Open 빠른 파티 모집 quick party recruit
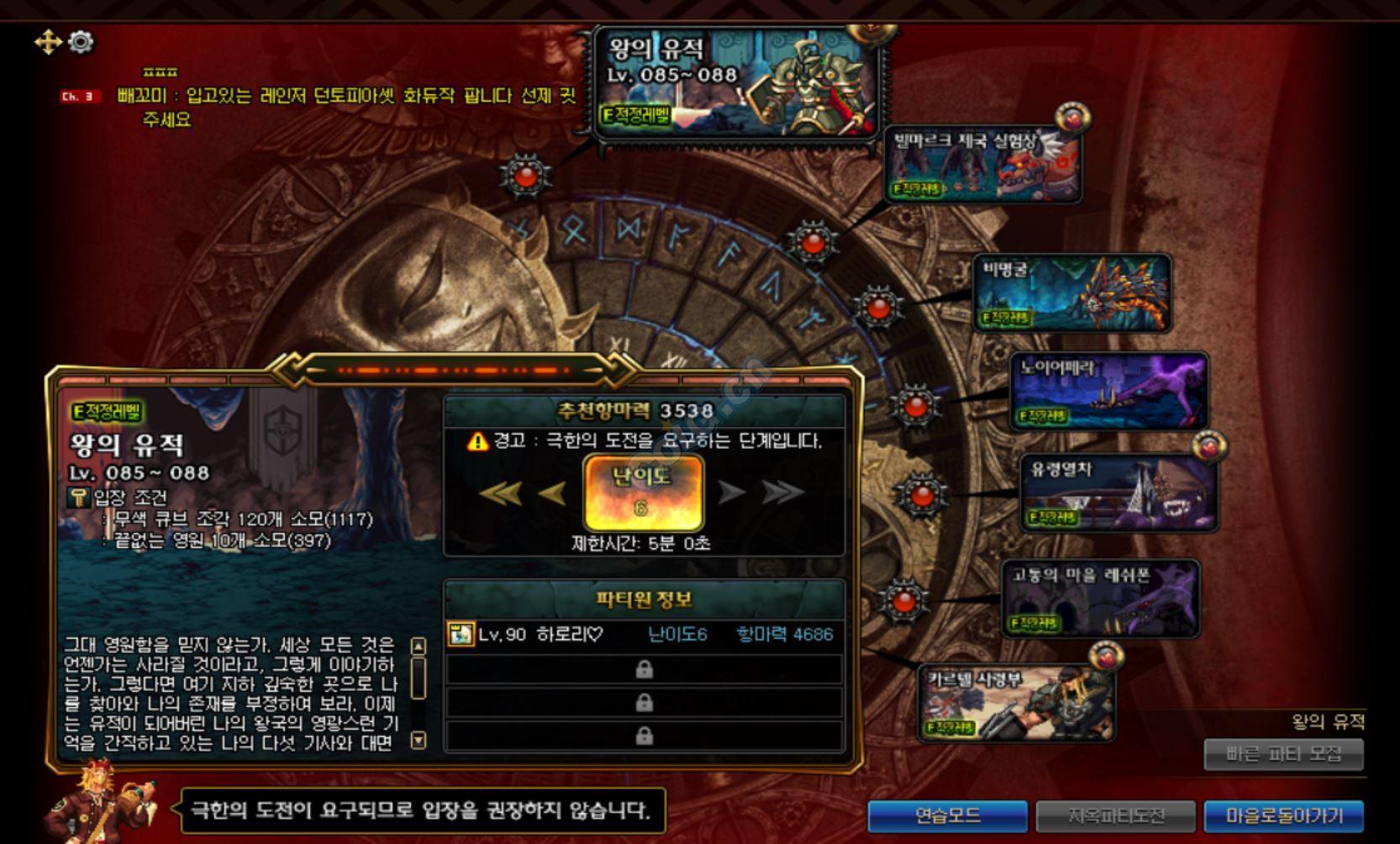 click(x=1283, y=754)
